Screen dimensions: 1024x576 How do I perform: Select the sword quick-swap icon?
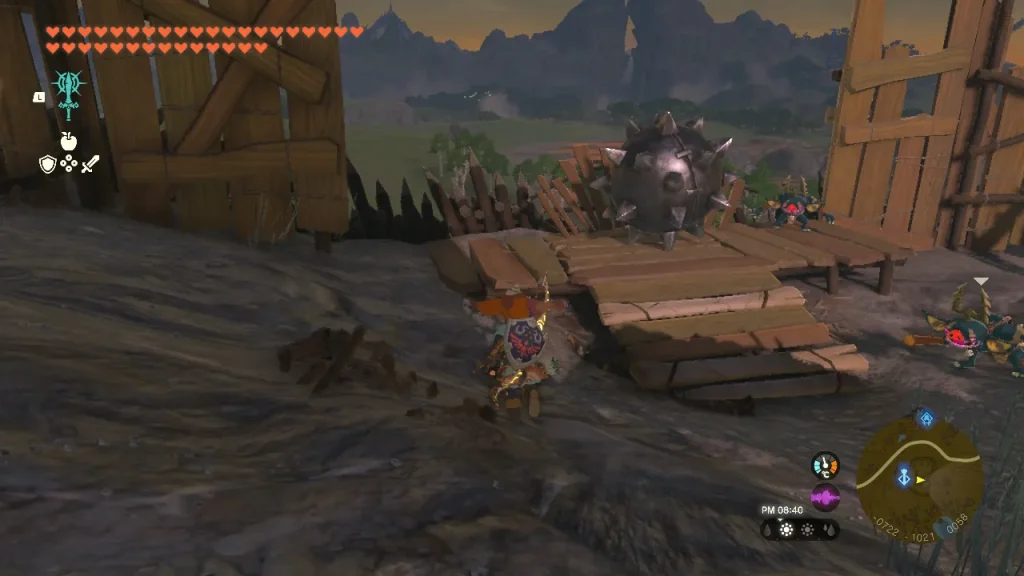click(90, 163)
